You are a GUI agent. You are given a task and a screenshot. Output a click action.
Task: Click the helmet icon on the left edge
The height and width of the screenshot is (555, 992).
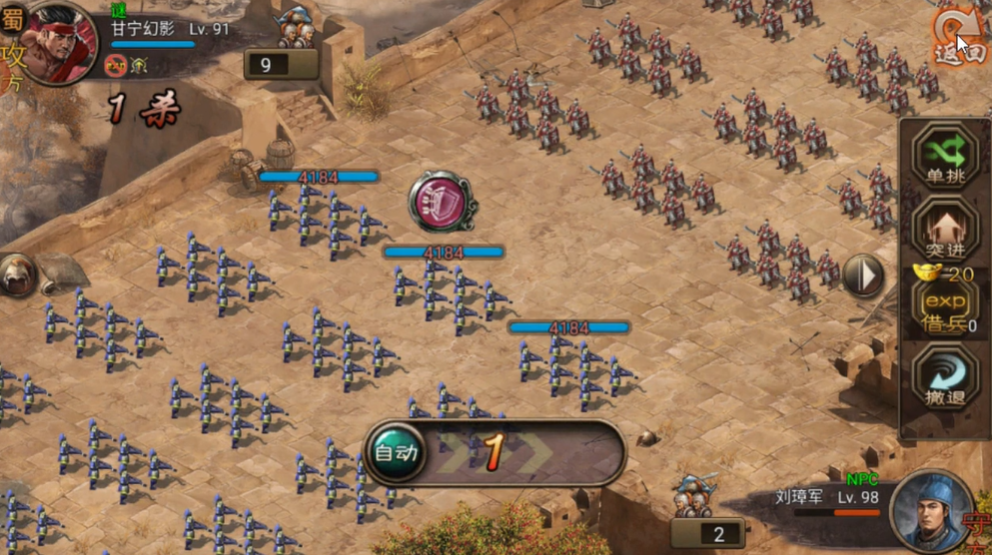17,275
